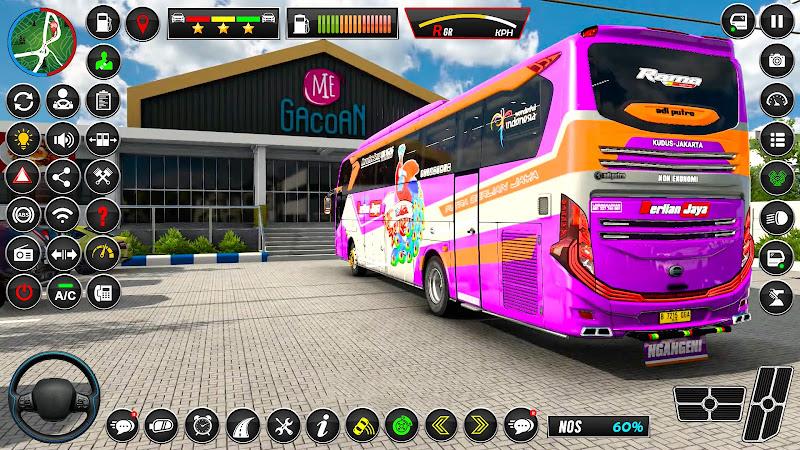Click the red power ignition button
Viewport: 800px width, 450px height.
[x=22, y=294]
